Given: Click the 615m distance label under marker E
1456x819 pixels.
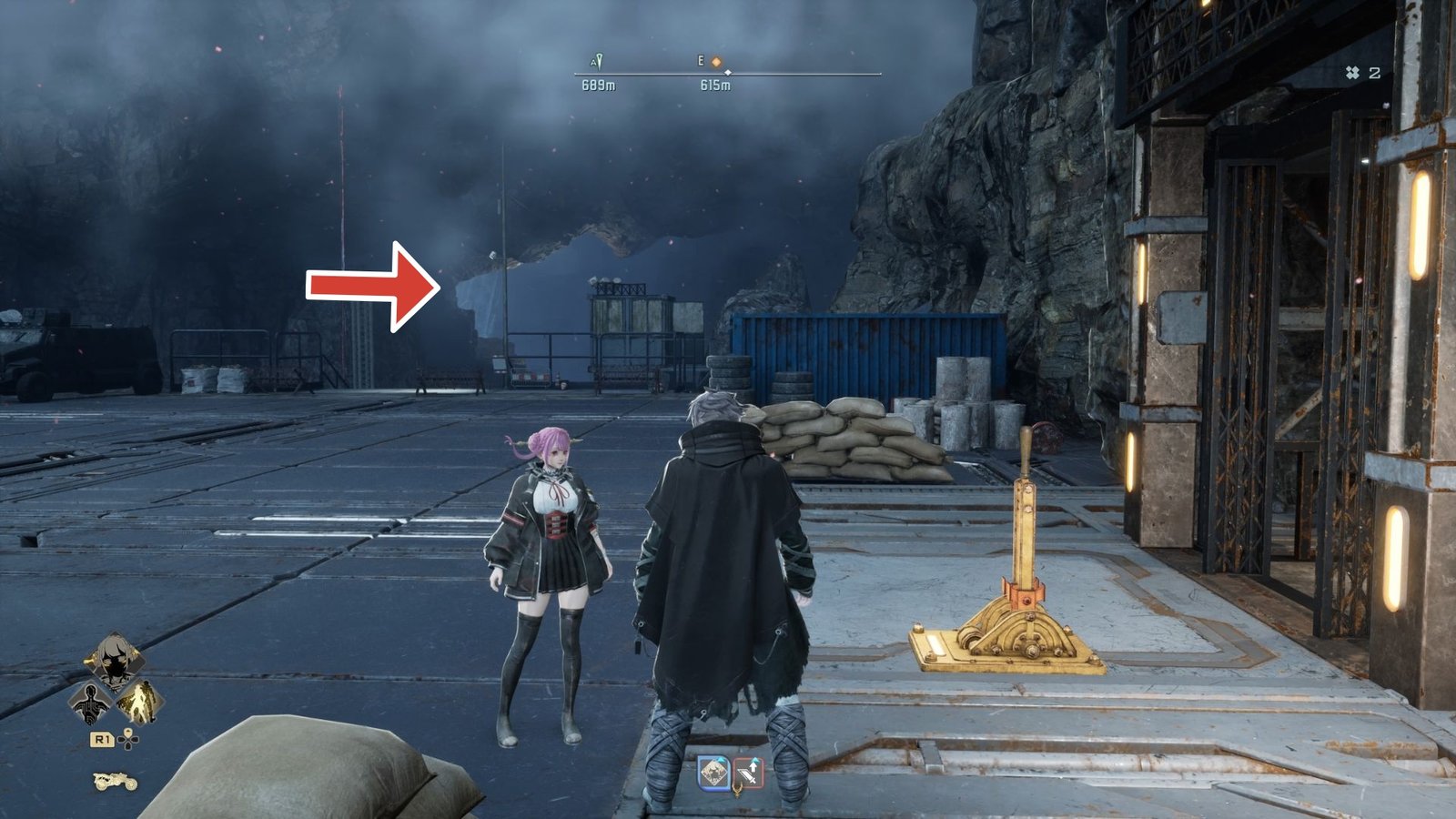Looking at the screenshot, I should (x=715, y=85).
